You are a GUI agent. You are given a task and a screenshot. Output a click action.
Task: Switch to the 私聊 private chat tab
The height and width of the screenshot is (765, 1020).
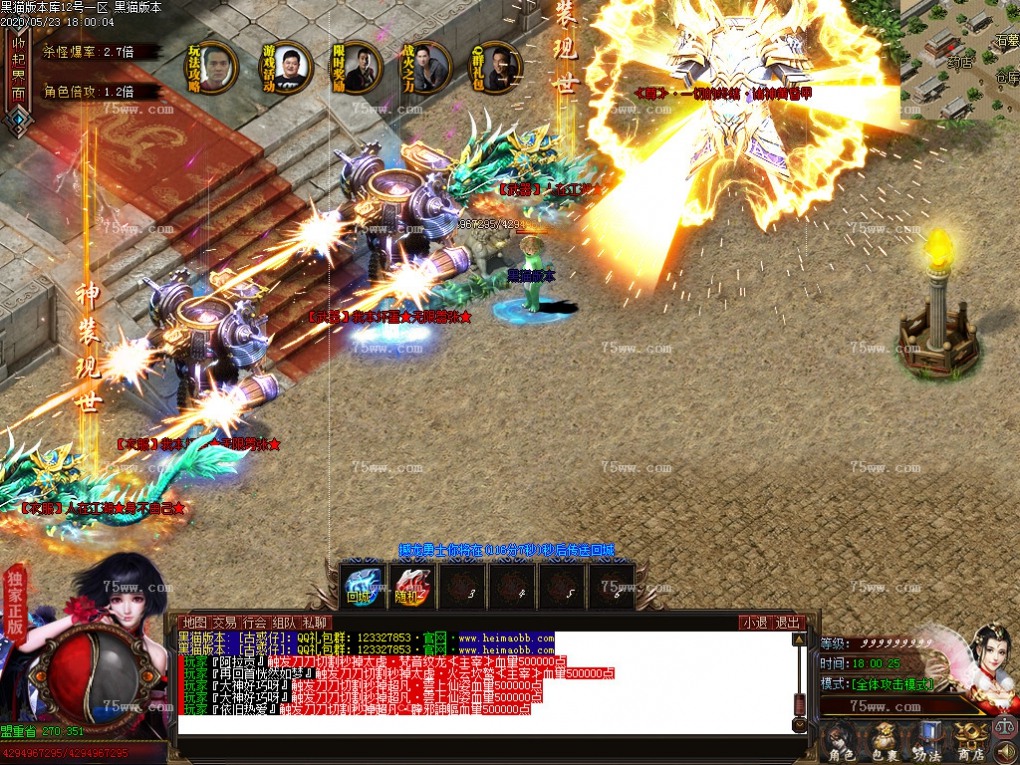(x=315, y=622)
